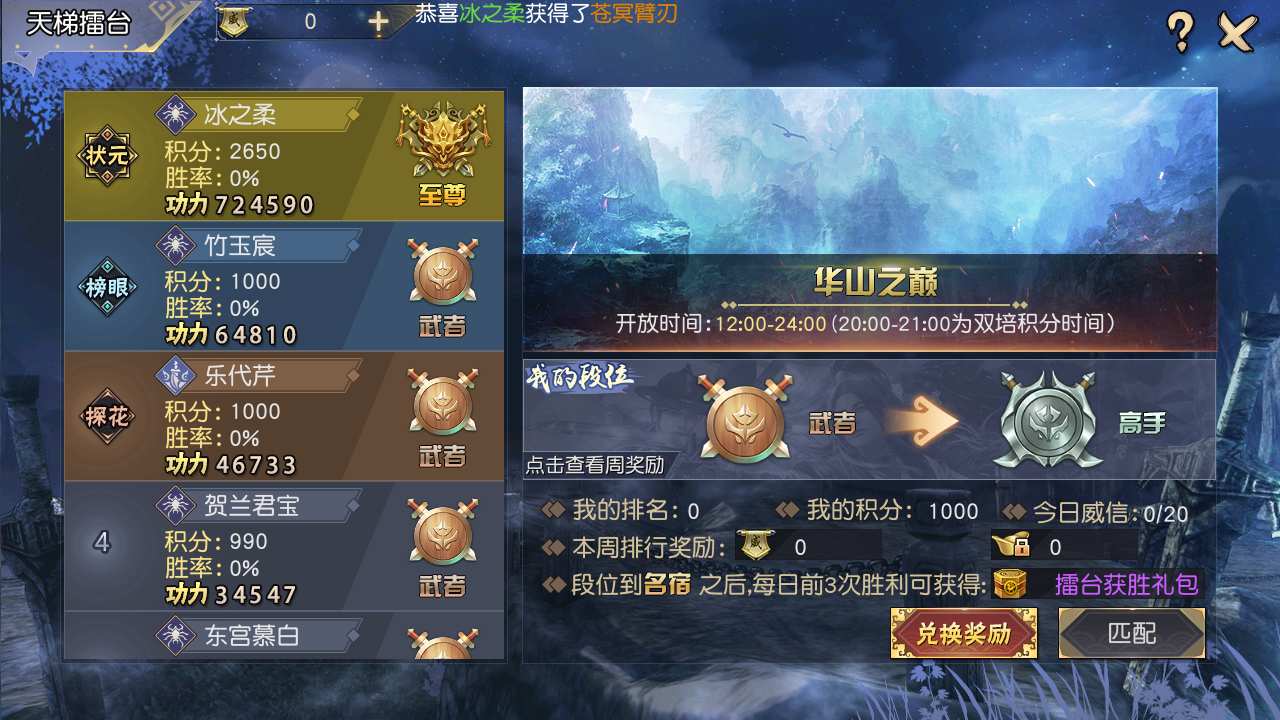
Task: Add currency with the plus button
Action: click(x=378, y=22)
